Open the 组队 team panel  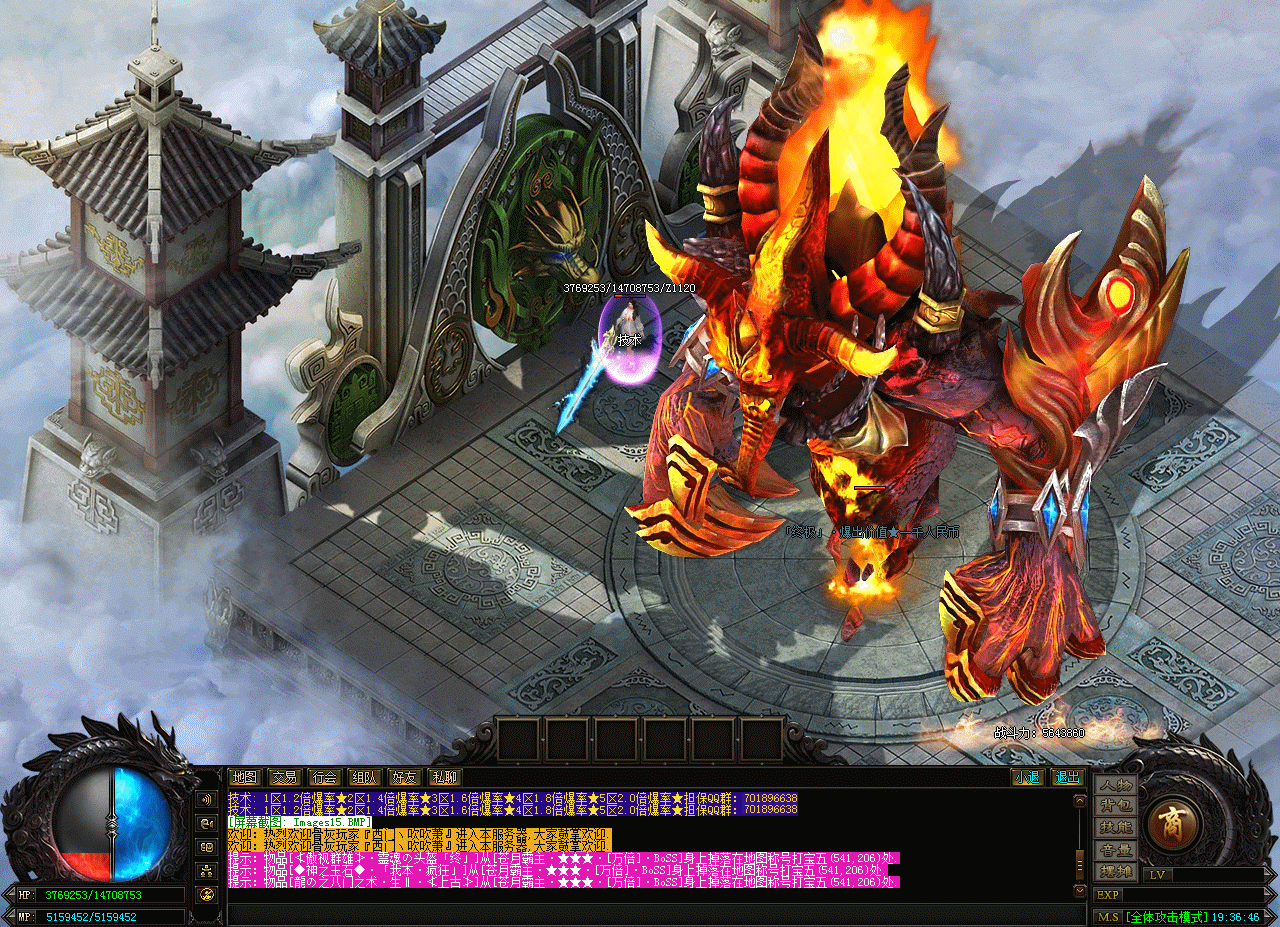(364, 777)
